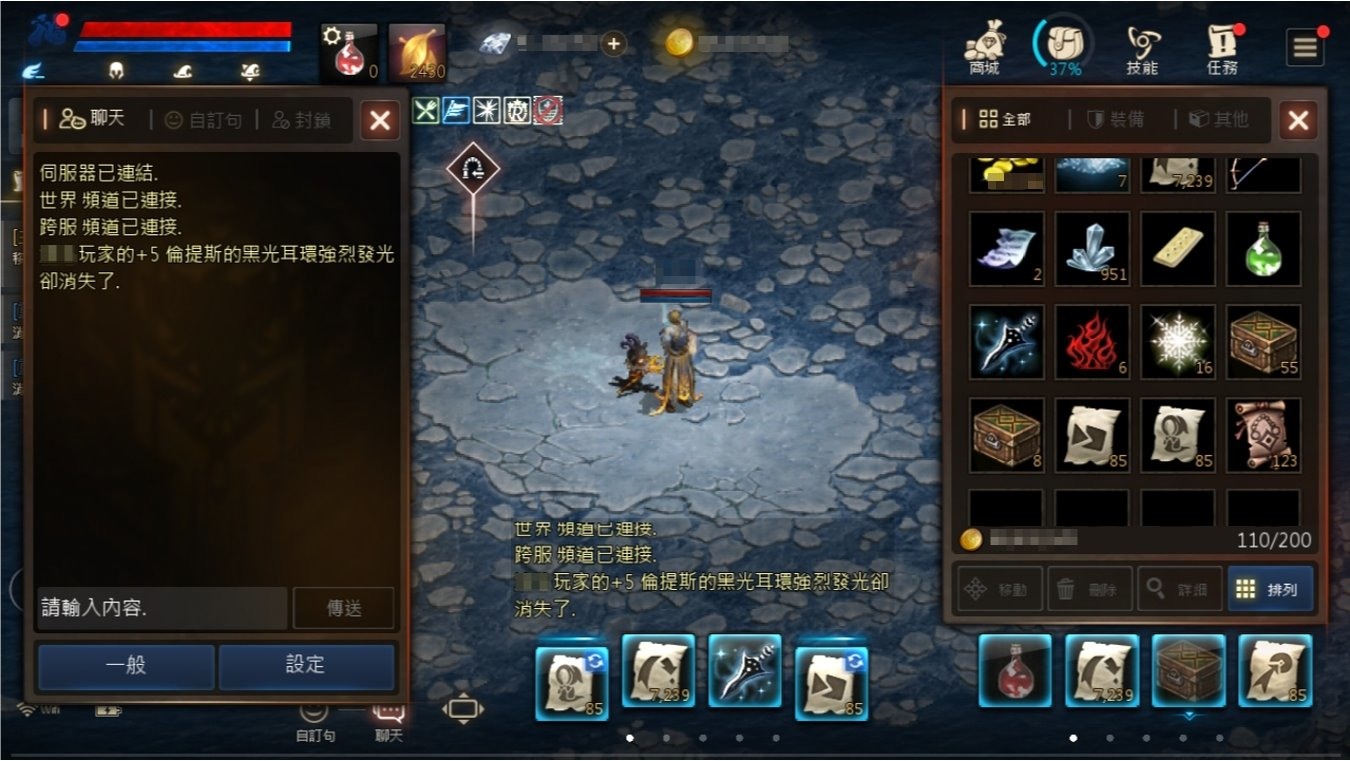Click the chat input field 請輸入內容
Image resolution: width=1350 pixels, height=761 pixels.
coord(160,608)
